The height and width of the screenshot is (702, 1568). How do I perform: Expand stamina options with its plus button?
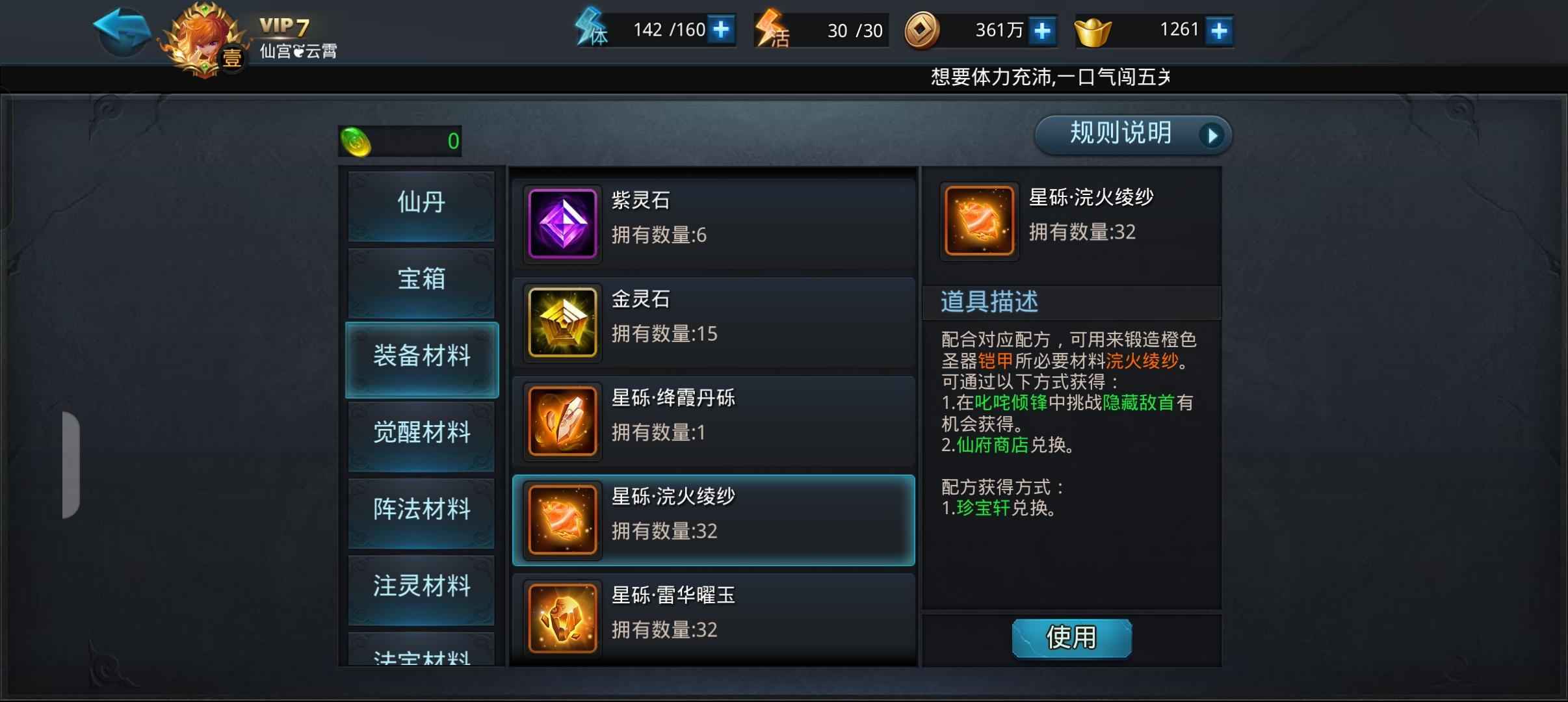721,29
